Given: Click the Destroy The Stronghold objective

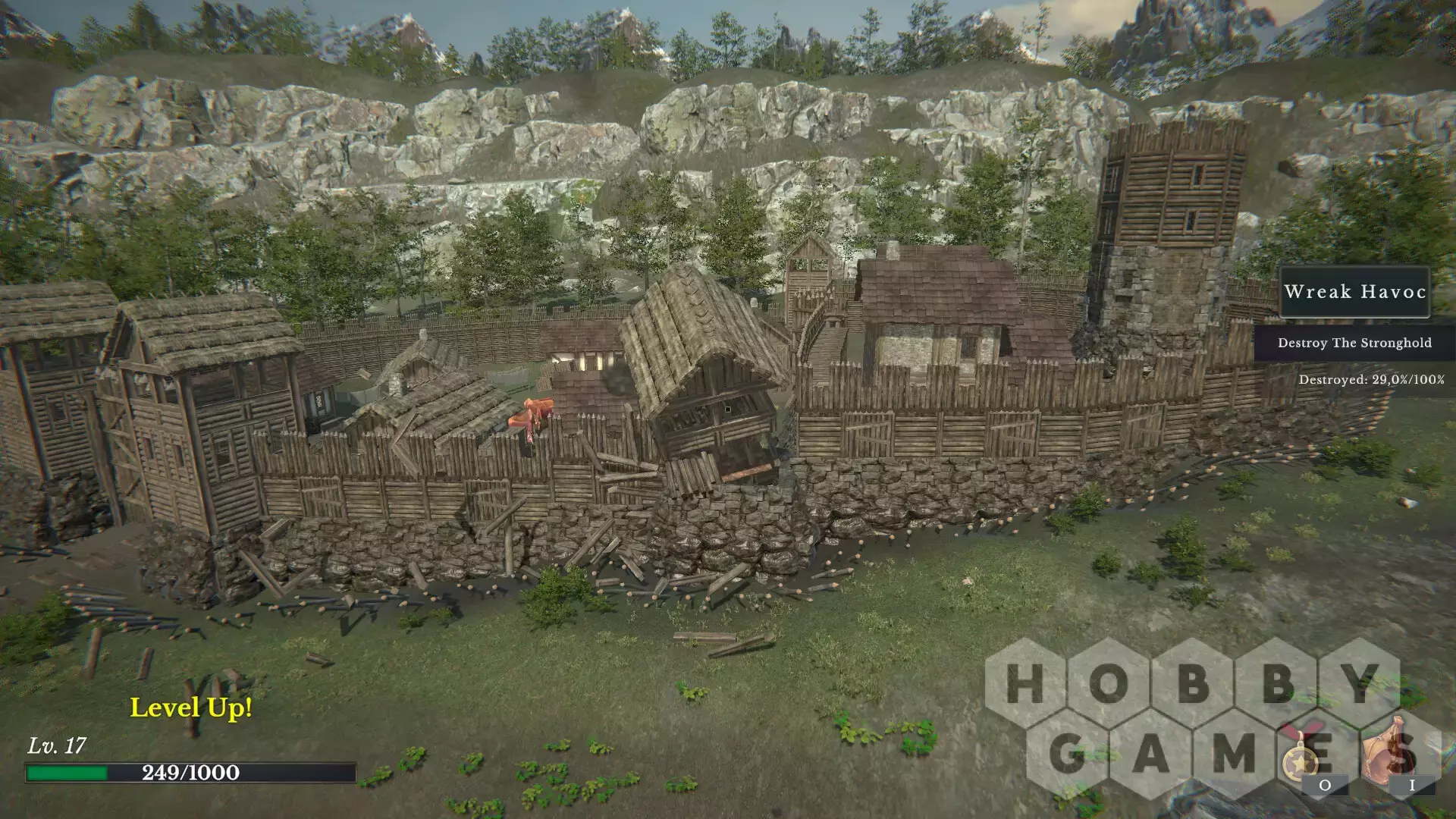Looking at the screenshot, I should coord(1354,343).
